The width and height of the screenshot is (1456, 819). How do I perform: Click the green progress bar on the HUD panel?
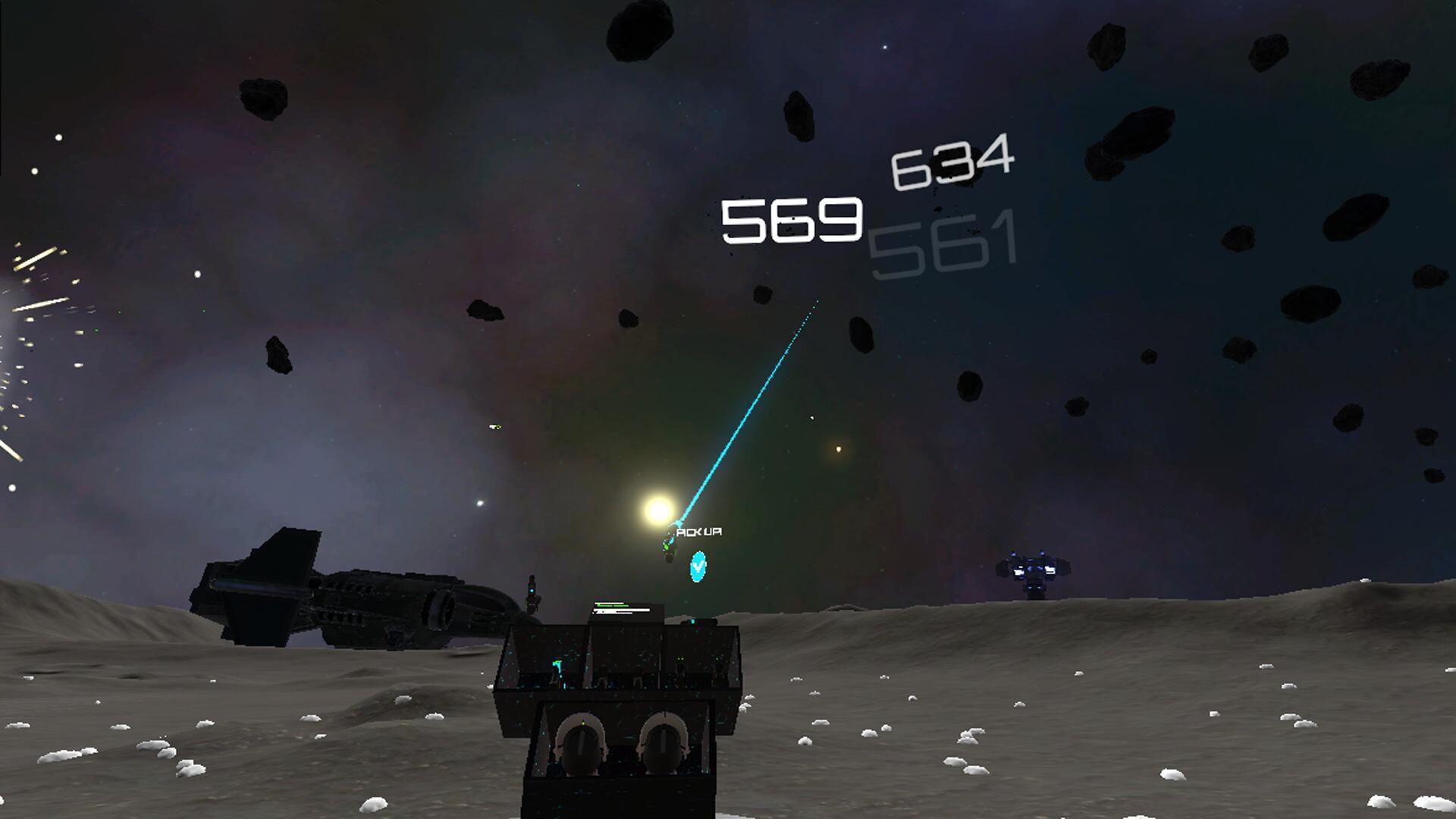(613, 605)
